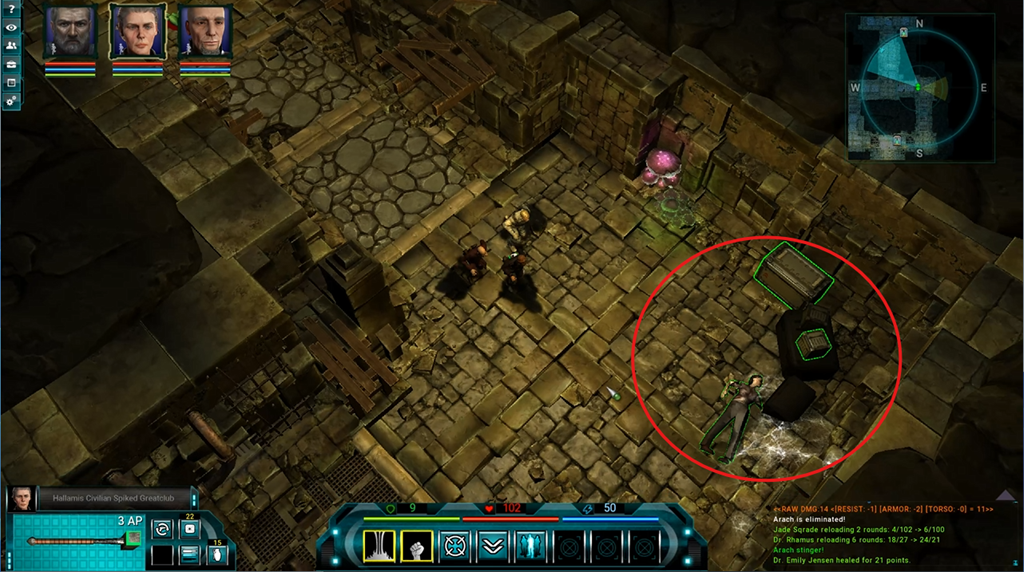1024x572 pixels.
Task: Use the grenade item slot
Action: point(216,555)
